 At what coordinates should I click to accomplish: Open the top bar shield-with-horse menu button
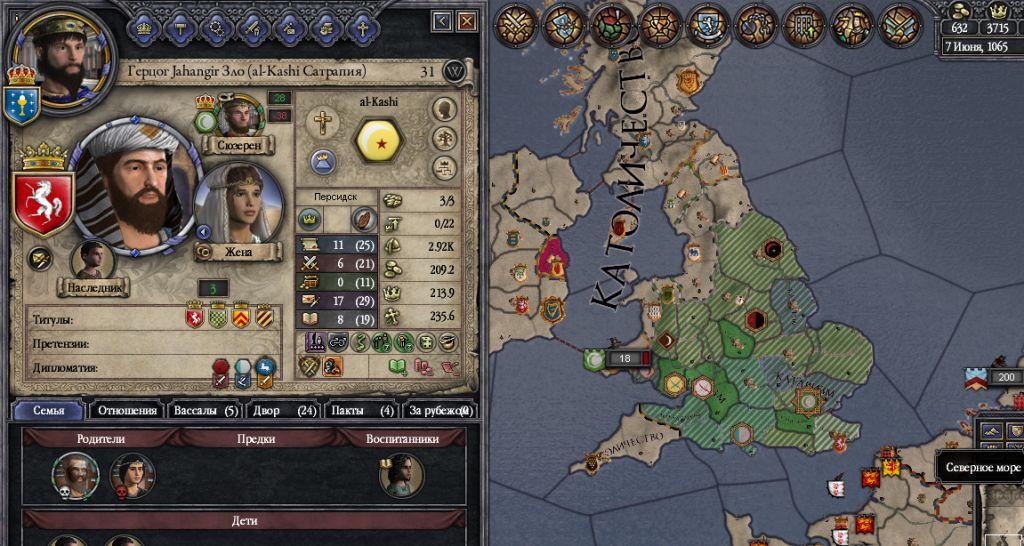(x=707, y=25)
